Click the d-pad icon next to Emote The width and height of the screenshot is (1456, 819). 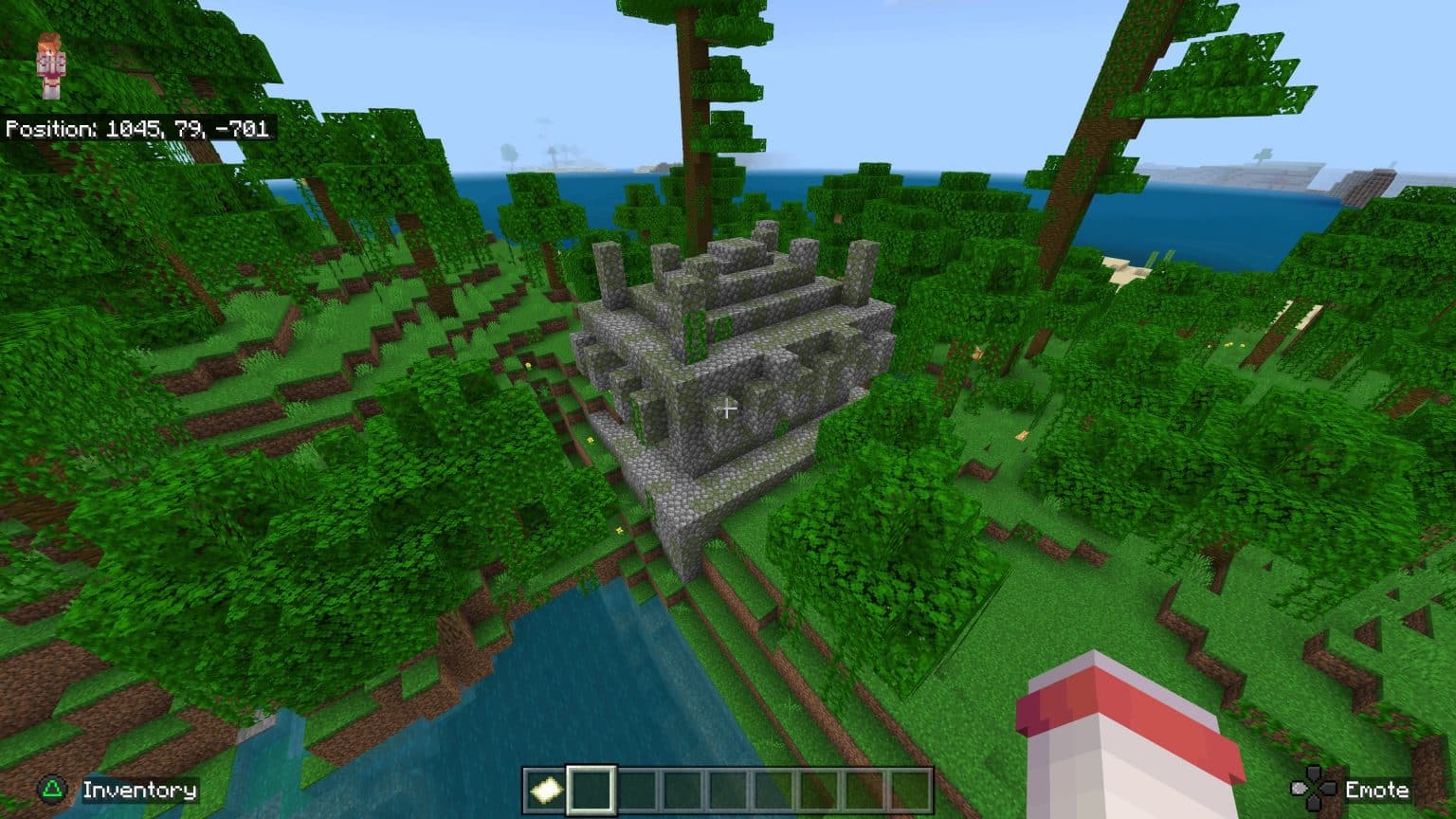click(x=1312, y=788)
